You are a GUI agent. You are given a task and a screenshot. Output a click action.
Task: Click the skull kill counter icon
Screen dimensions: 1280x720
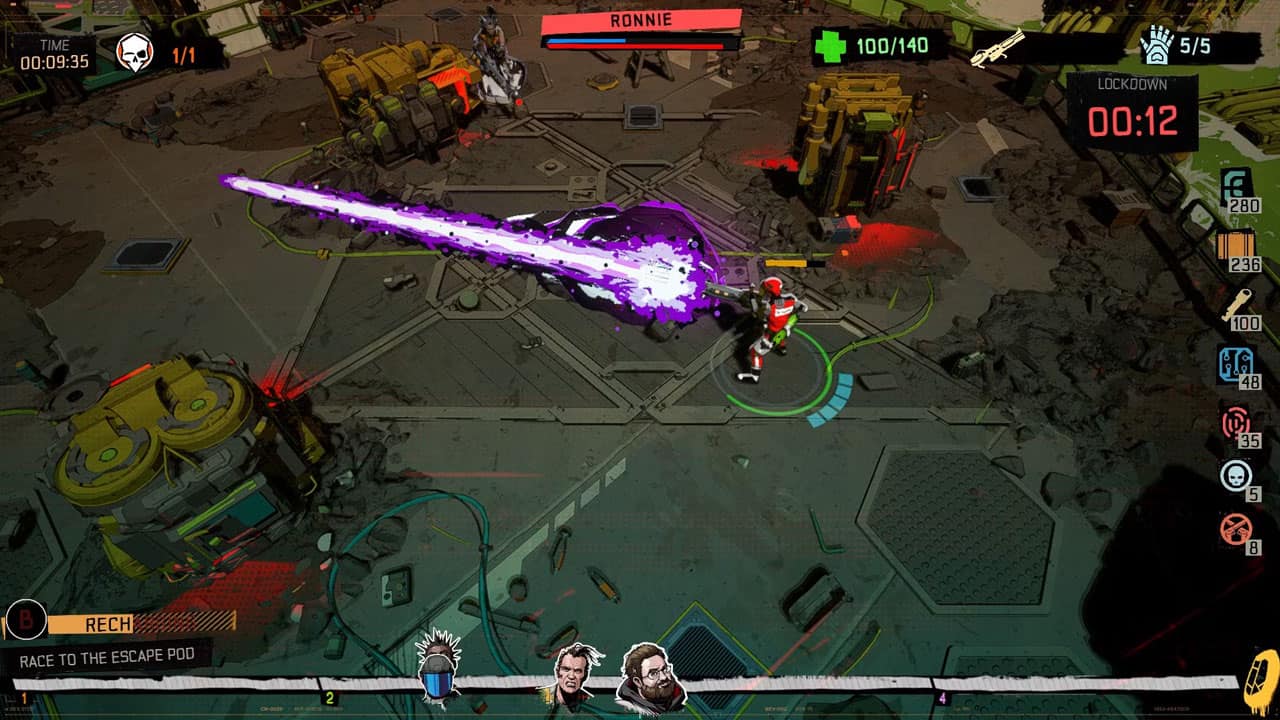click(x=135, y=53)
